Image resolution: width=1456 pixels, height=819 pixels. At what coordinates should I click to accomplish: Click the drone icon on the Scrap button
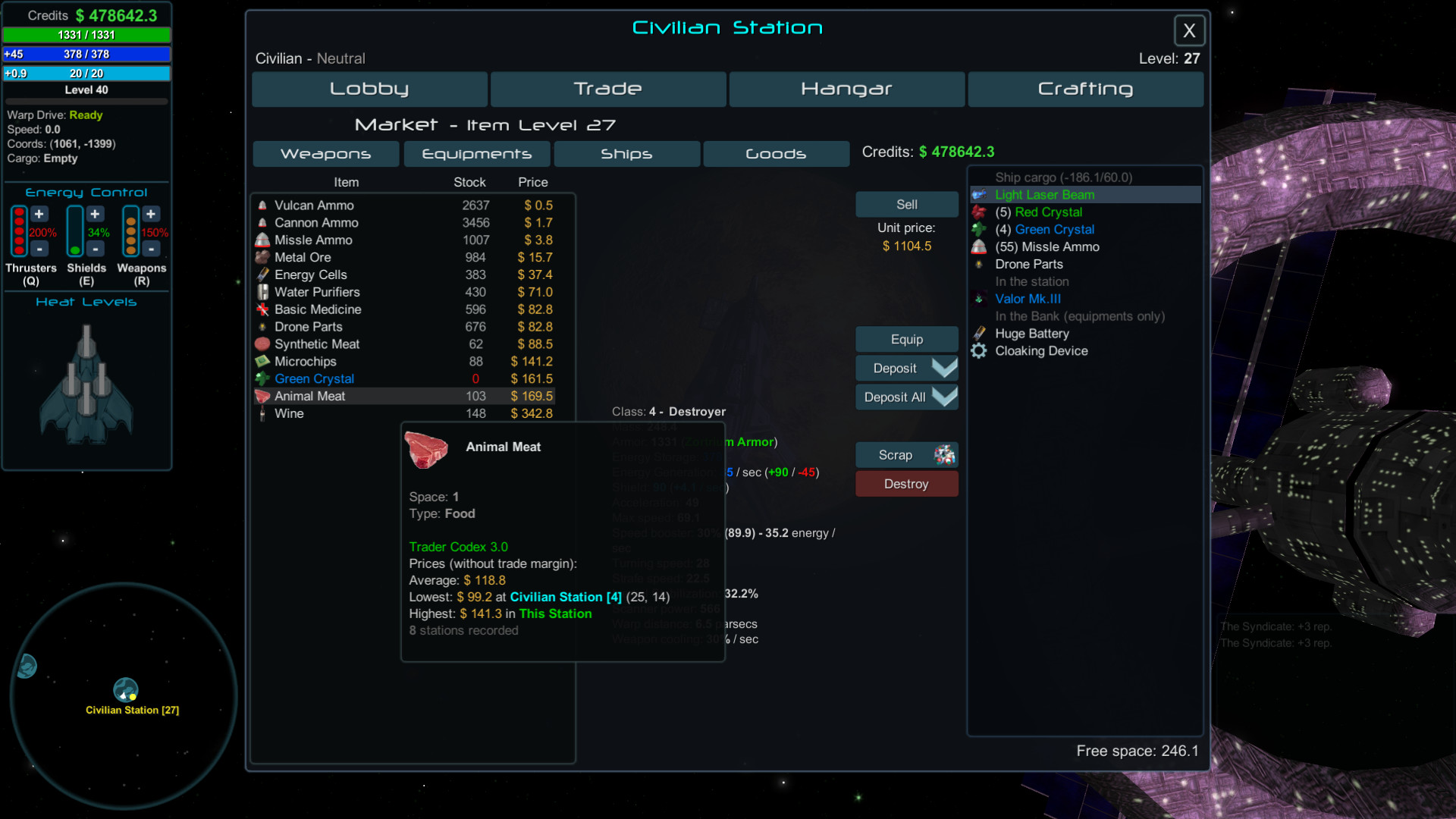tap(943, 454)
